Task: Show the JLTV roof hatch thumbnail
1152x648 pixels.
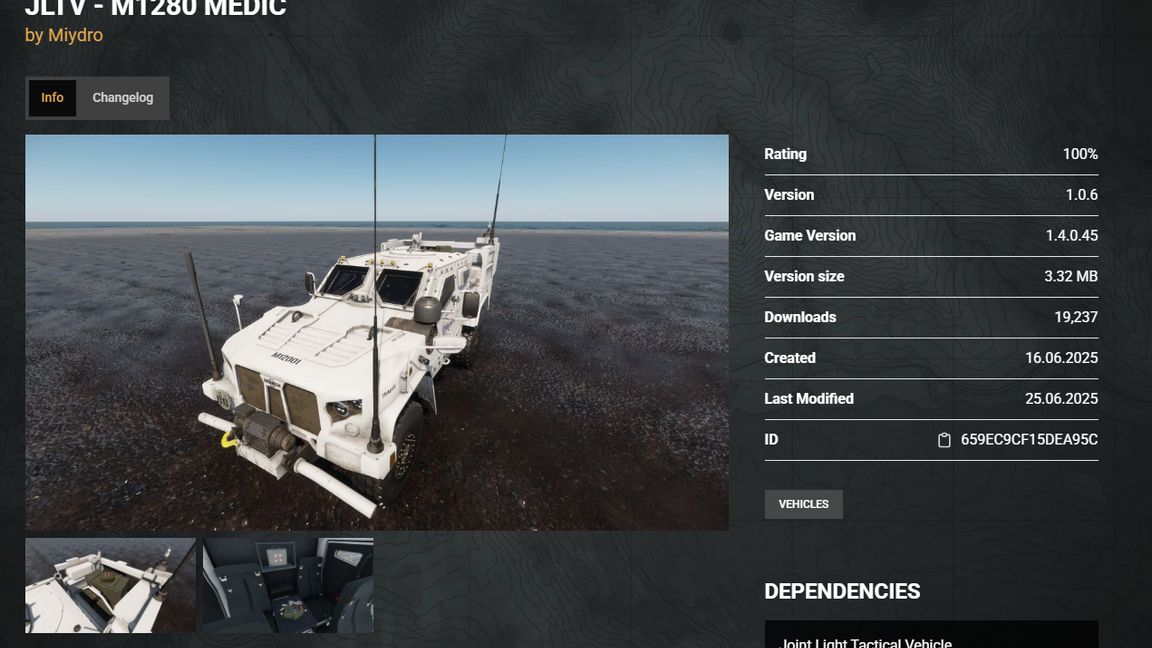Action: (110, 585)
